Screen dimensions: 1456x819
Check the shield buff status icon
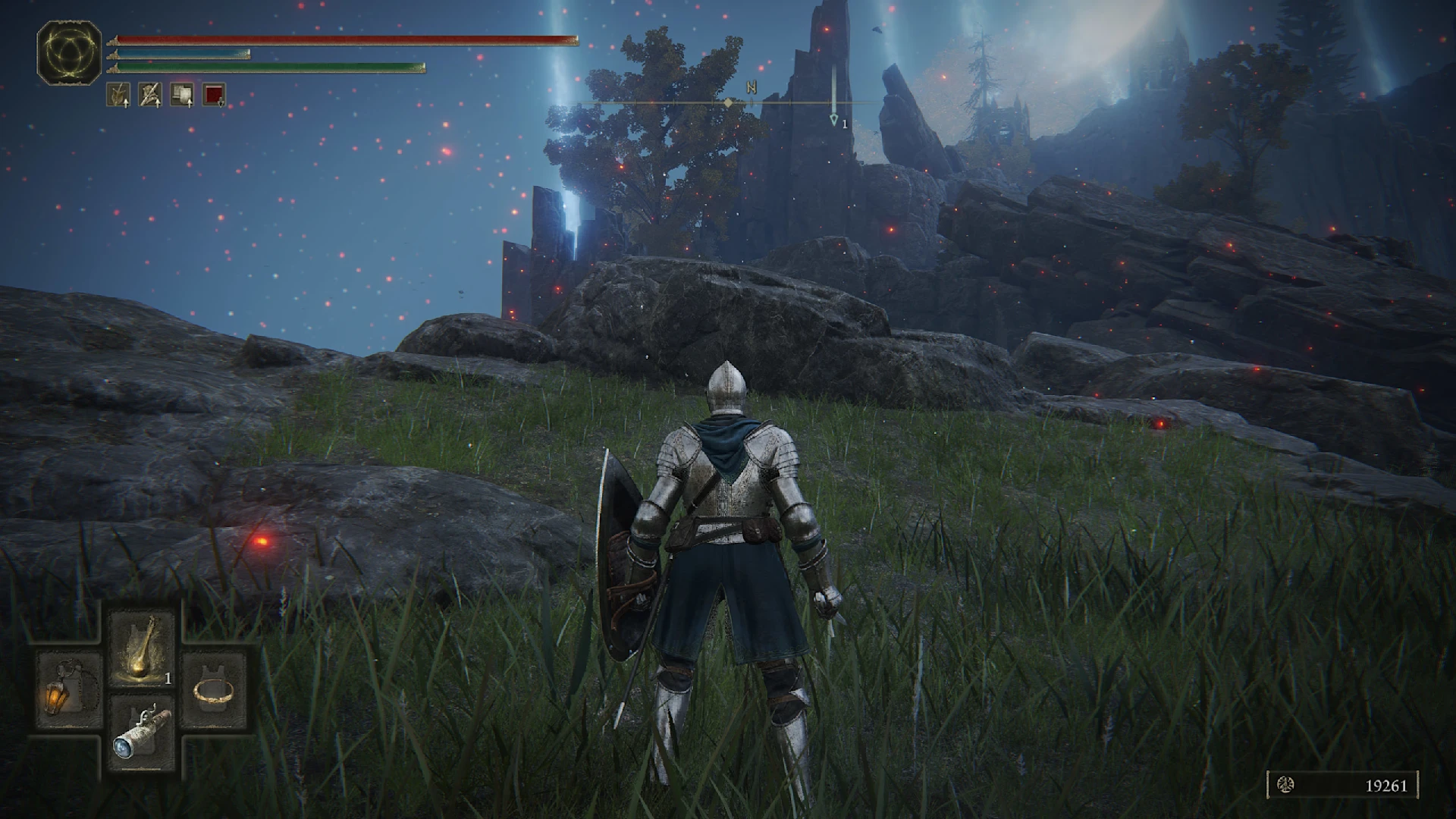(x=182, y=94)
